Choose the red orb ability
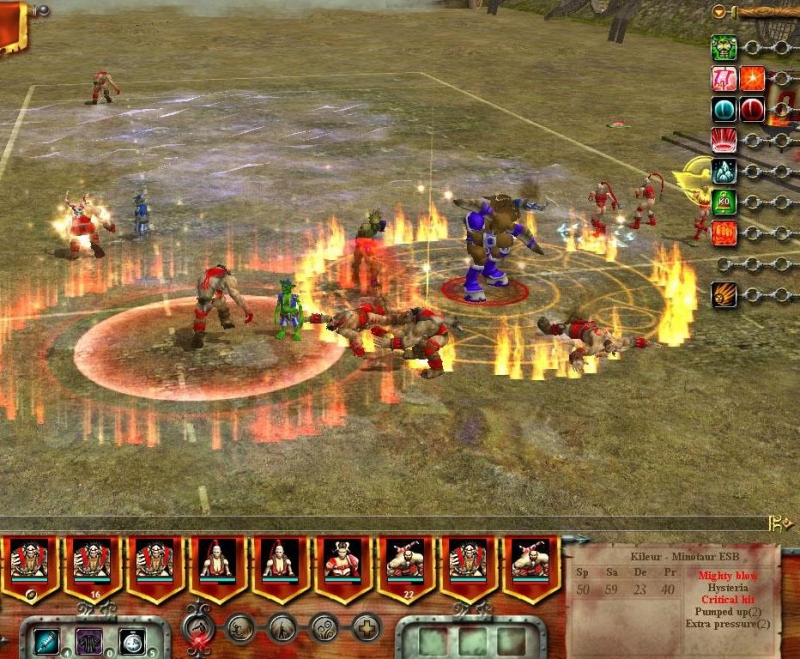The height and width of the screenshot is (659, 800). point(753,109)
